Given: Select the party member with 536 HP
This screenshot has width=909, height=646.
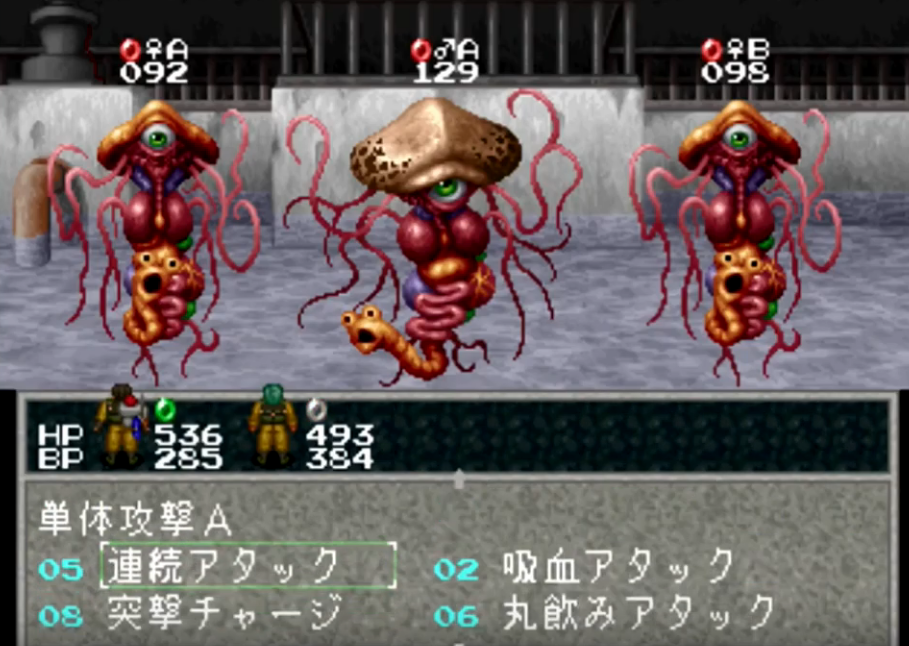Looking at the screenshot, I should [x=121, y=425].
